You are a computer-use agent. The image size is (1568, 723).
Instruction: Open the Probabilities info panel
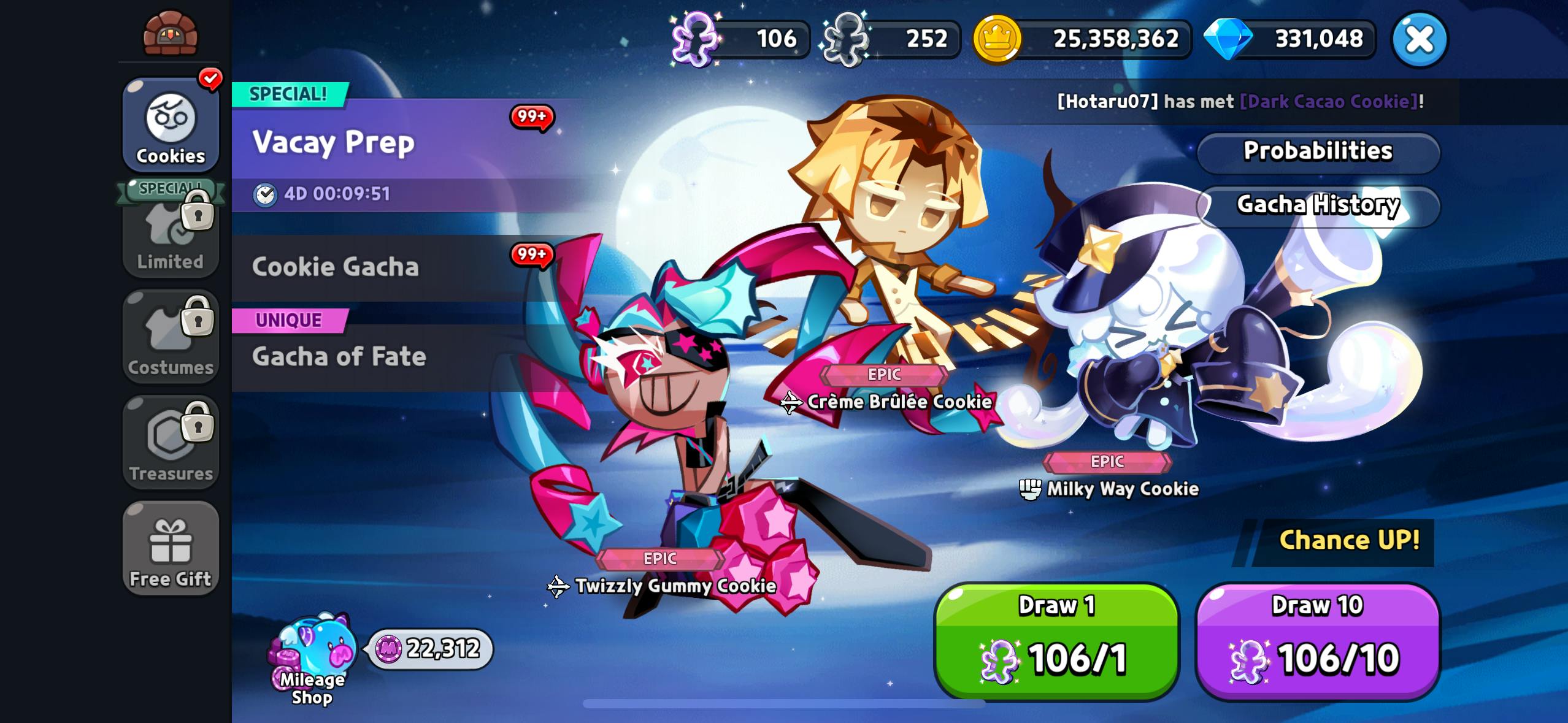[1318, 151]
